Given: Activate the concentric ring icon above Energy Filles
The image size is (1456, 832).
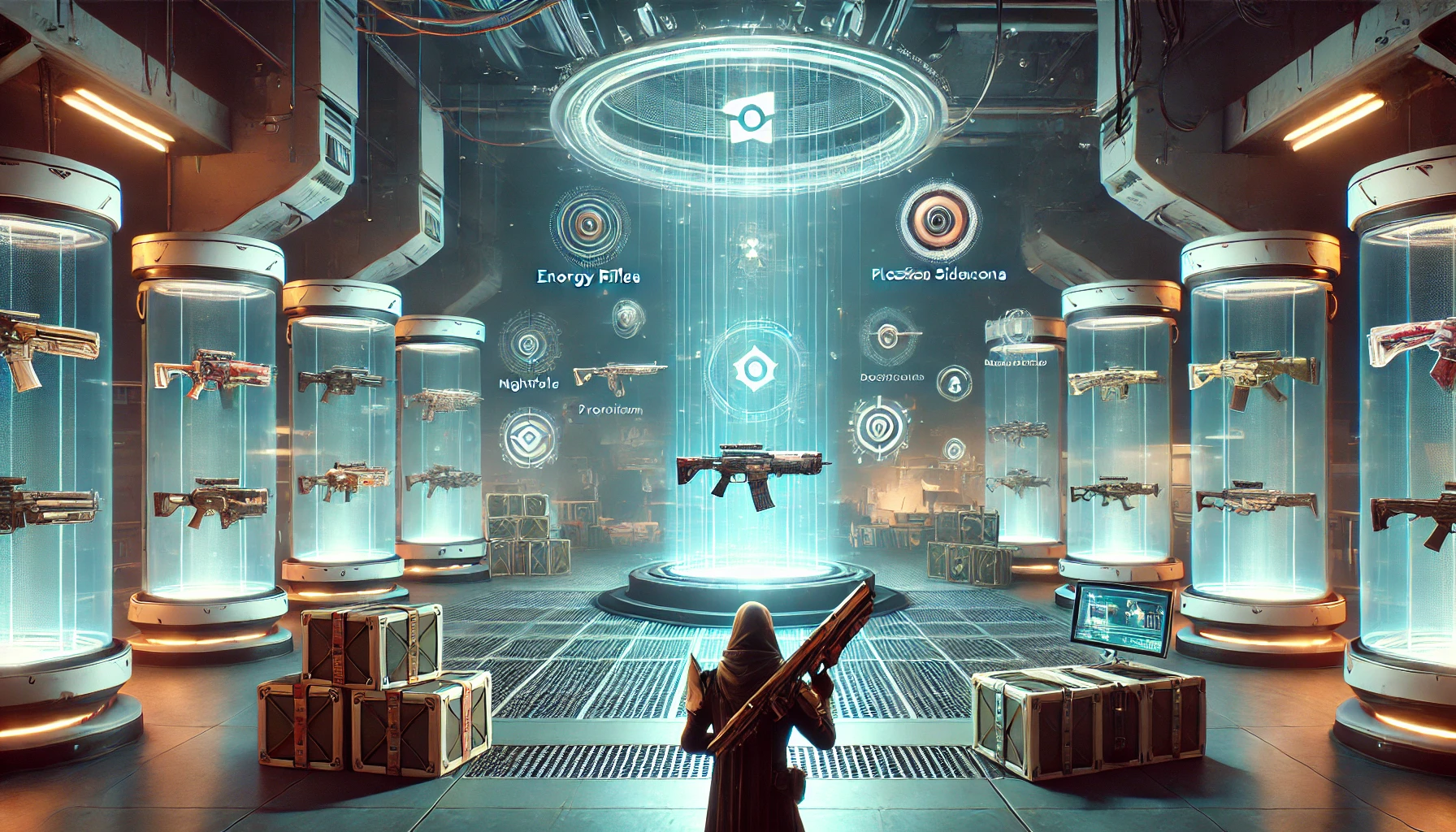Looking at the screenshot, I should pos(589,223).
